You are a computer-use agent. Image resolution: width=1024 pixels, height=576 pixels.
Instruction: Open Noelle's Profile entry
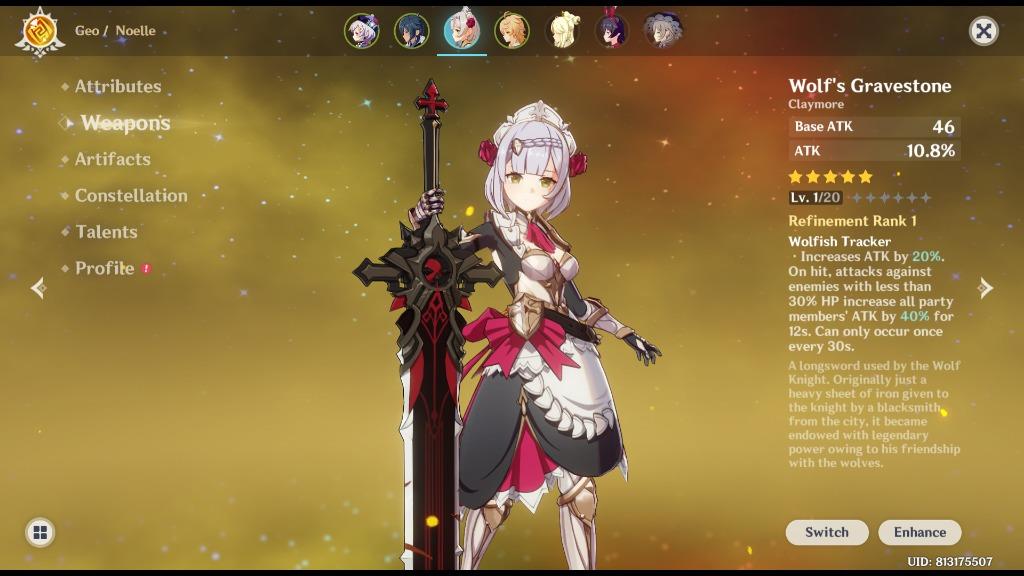tap(104, 268)
